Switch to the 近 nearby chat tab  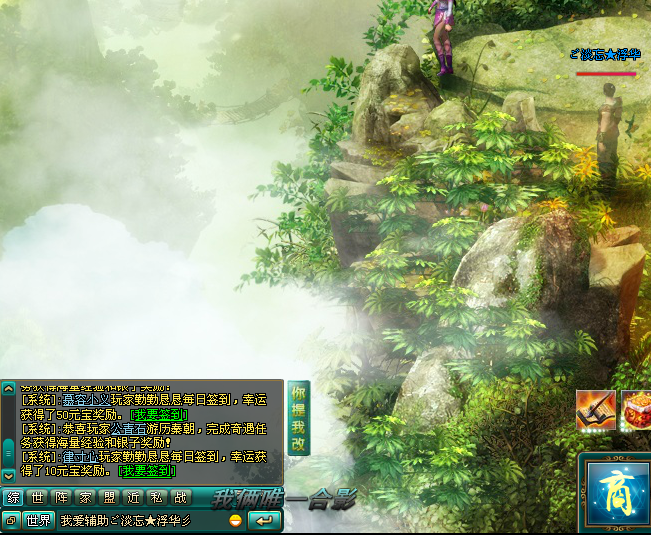[x=133, y=497]
